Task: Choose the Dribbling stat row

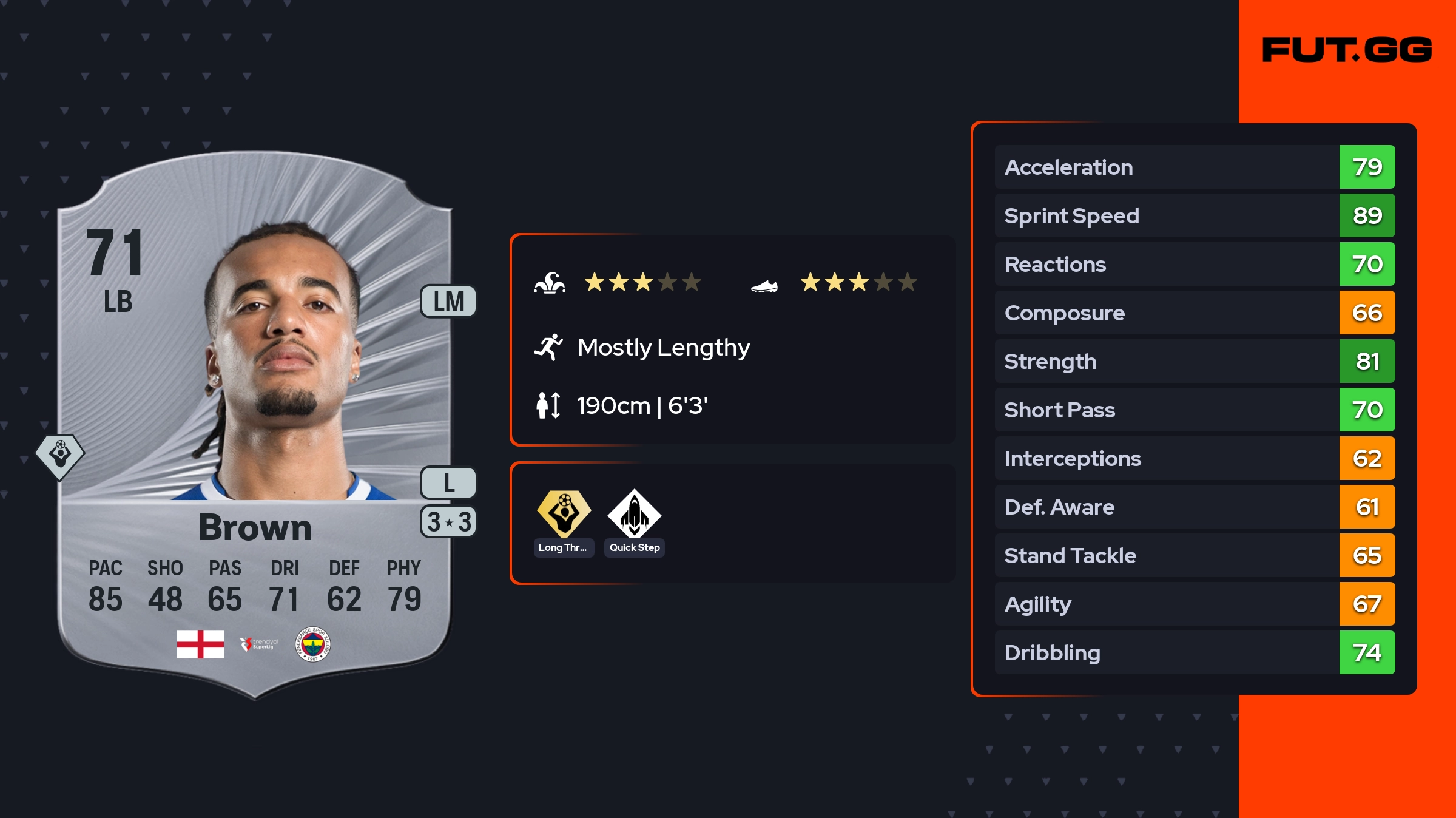Action: [x=1194, y=653]
